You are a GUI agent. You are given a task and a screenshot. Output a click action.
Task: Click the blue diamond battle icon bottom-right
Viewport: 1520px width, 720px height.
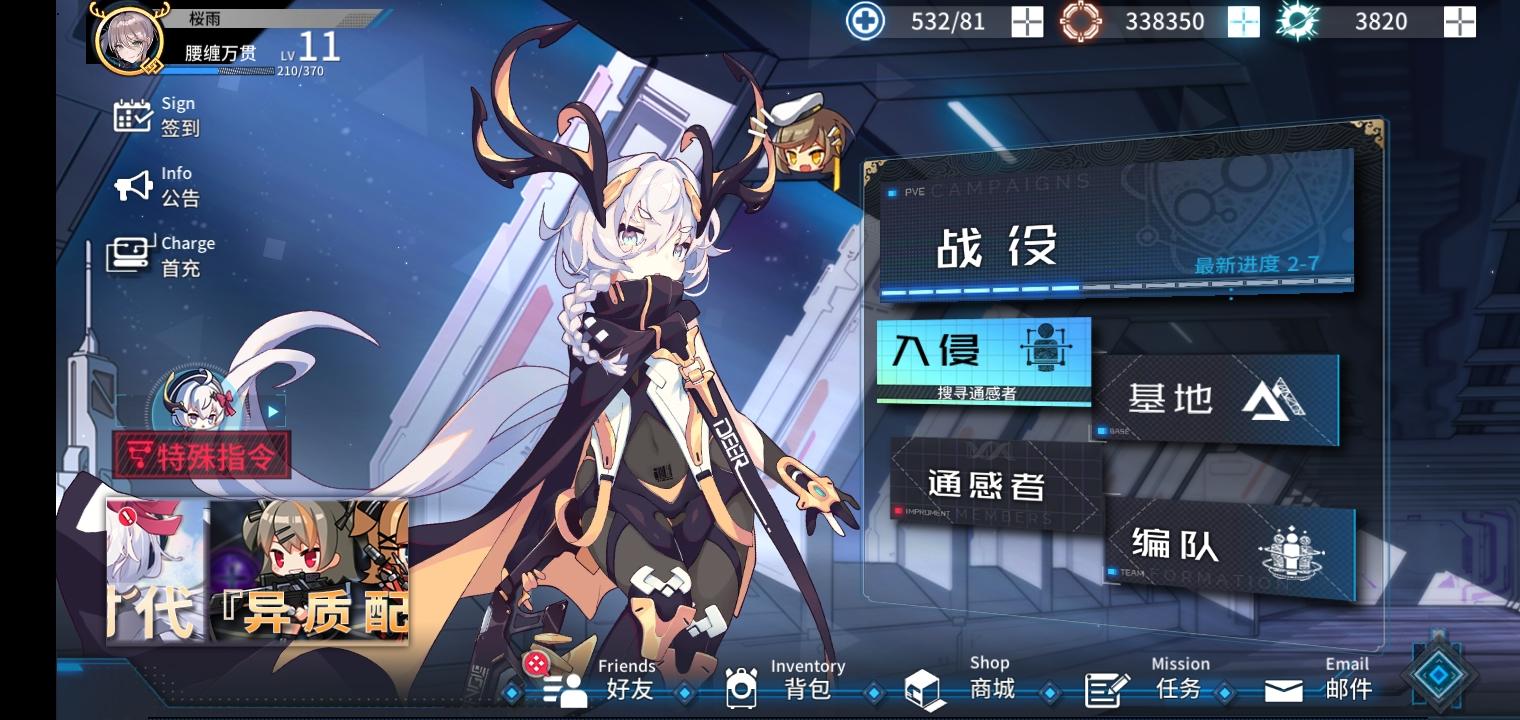pyautogui.click(x=1440, y=675)
